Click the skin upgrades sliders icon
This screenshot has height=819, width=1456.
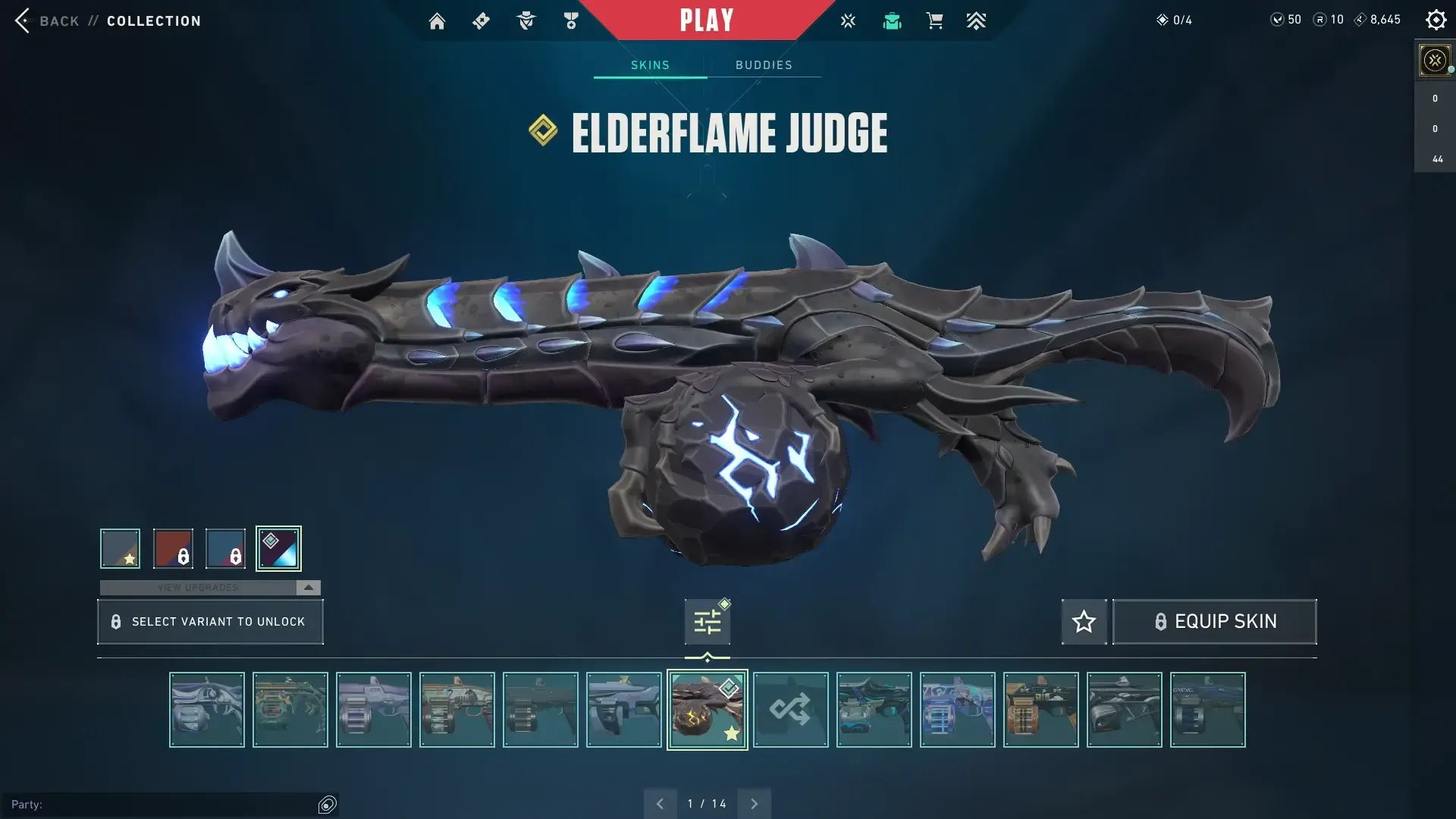(x=707, y=620)
